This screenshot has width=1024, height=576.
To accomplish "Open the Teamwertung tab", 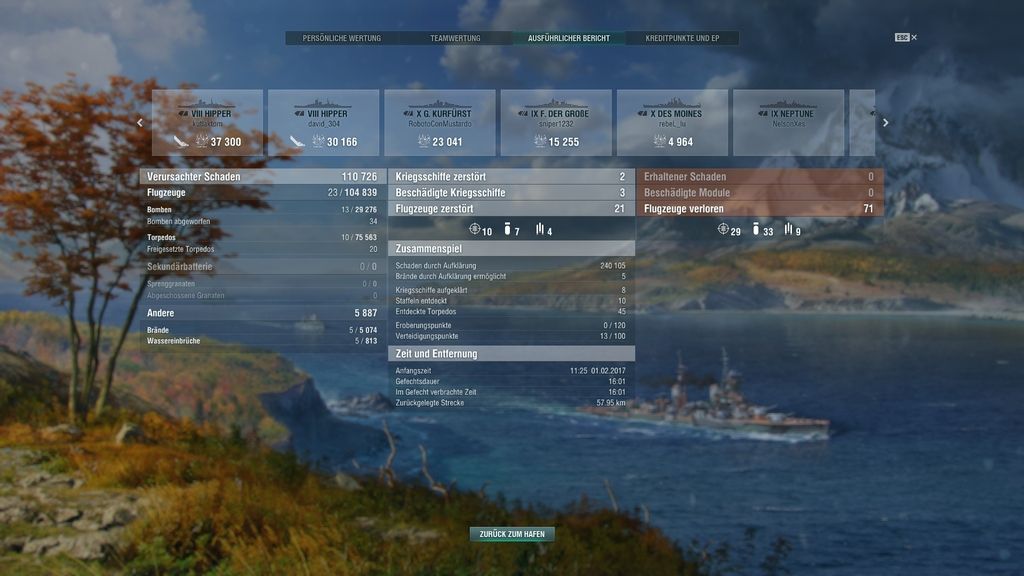I will 455,38.
